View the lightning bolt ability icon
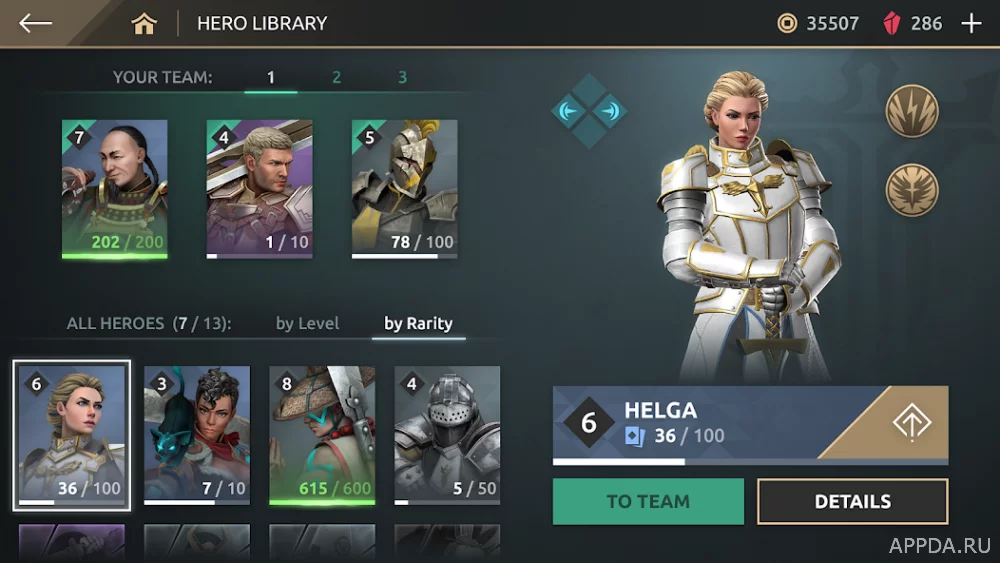 coord(911,111)
